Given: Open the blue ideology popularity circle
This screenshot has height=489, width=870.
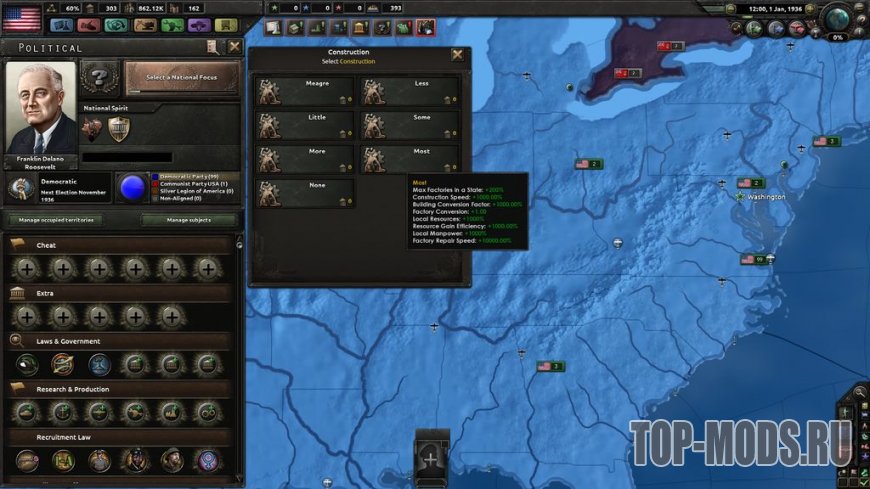Looking at the screenshot, I should pyautogui.click(x=132, y=187).
